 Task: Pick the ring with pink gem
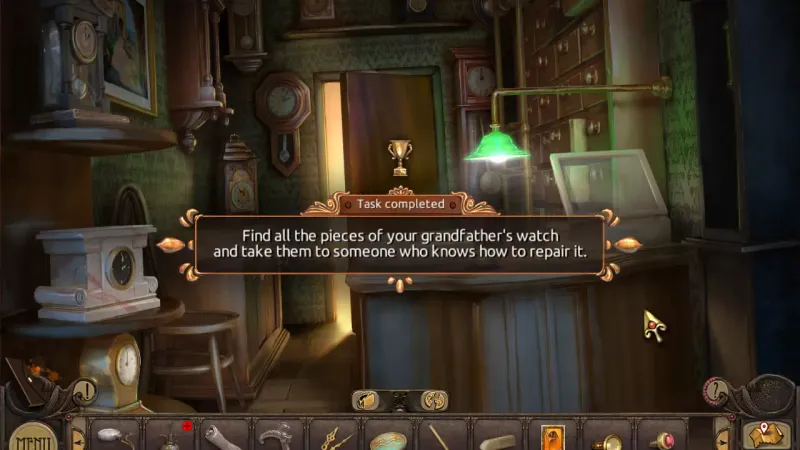[660, 438]
